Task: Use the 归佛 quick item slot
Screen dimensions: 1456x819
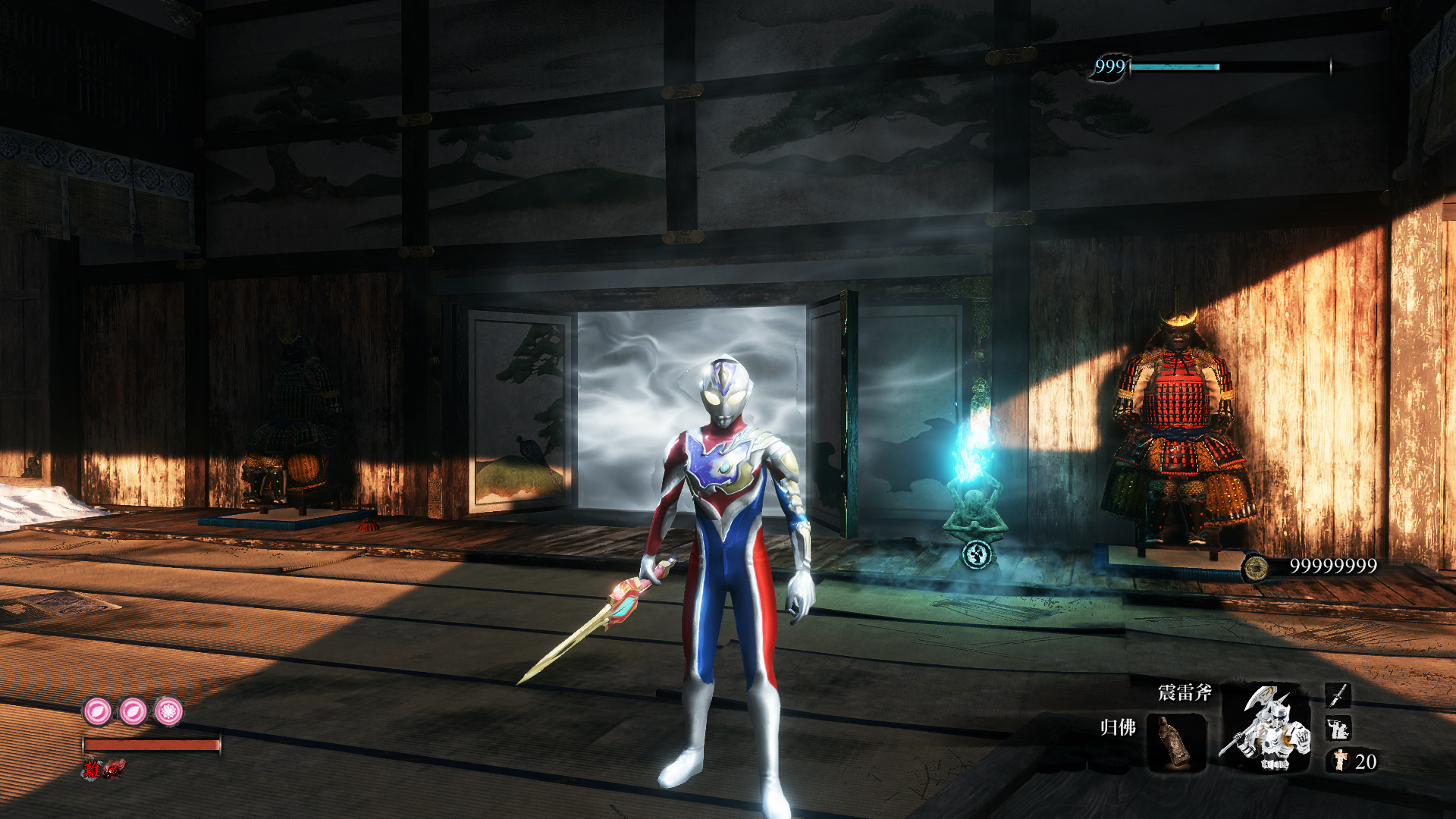Action: coord(1175,742)
